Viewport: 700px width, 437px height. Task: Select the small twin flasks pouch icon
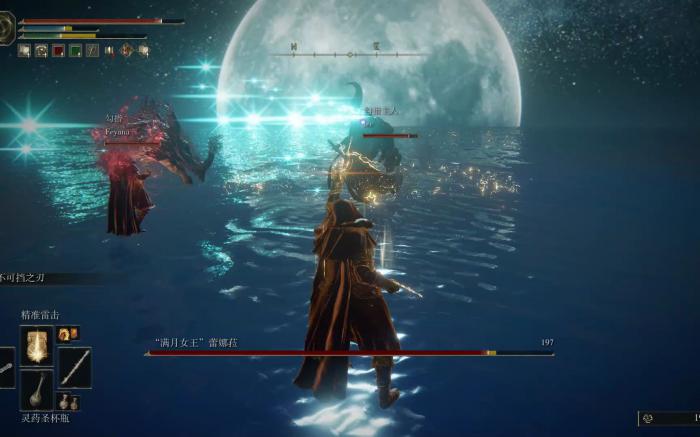click(70, 403)
